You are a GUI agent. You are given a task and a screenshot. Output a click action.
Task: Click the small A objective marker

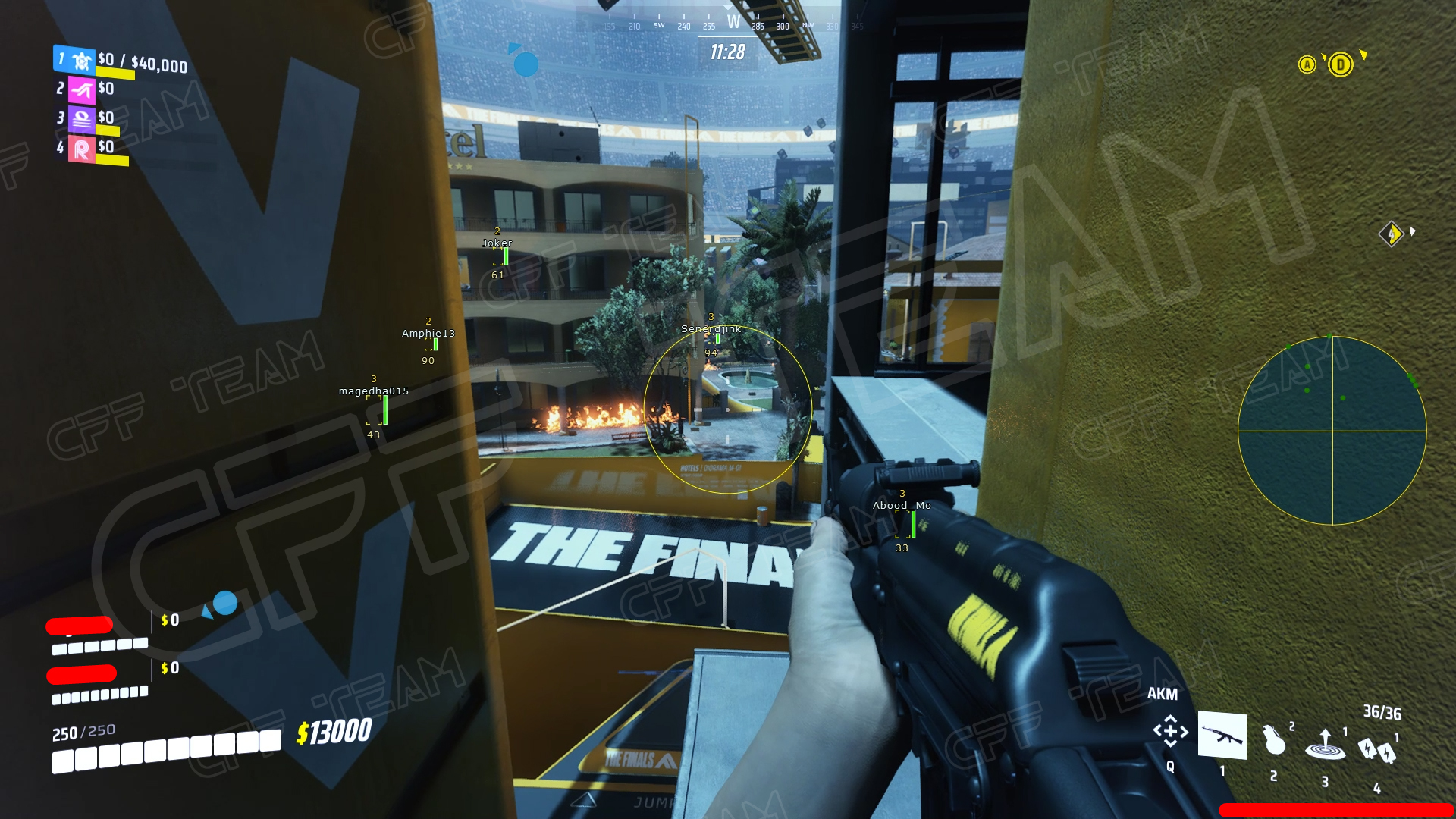coord(1307,65)
